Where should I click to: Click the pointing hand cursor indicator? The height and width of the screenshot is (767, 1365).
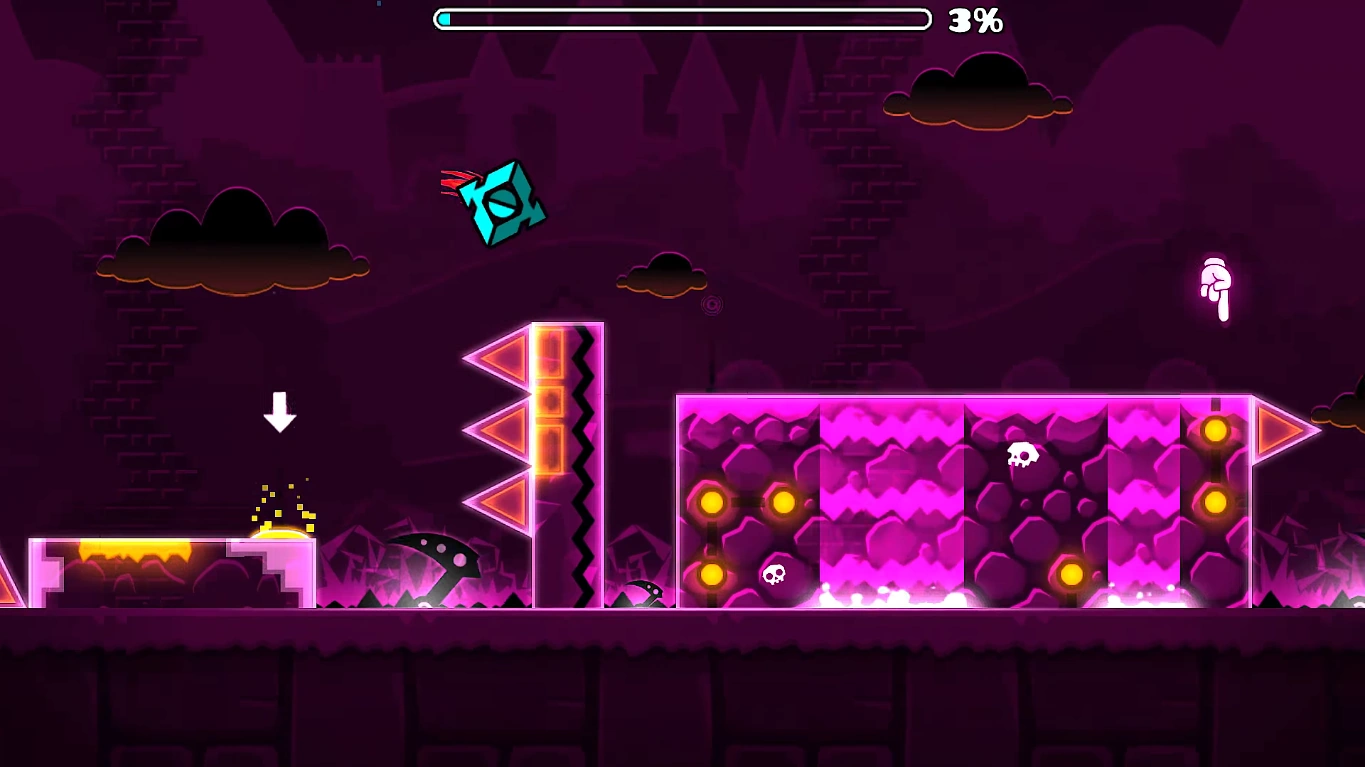pyautogui.click(x=1216, y=290)
